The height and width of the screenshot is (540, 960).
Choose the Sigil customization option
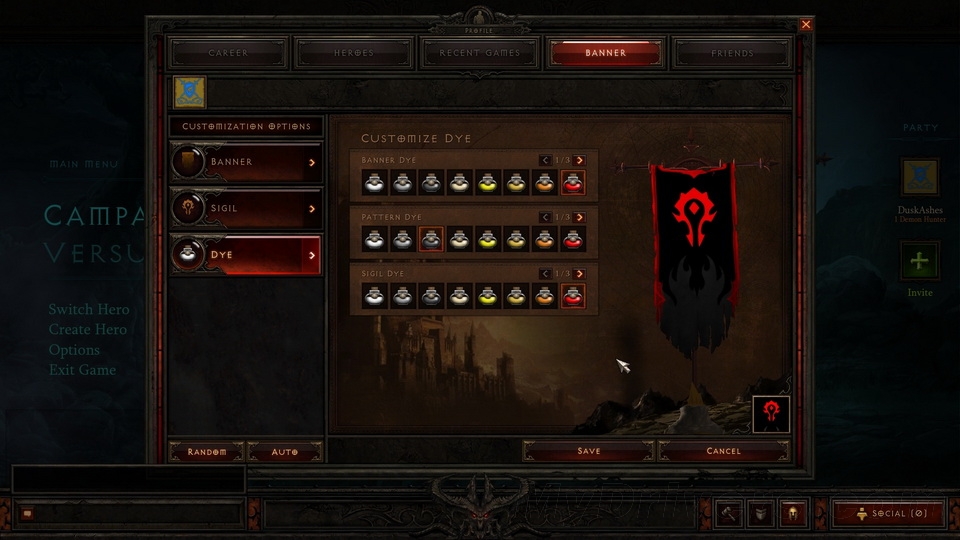(x=246, y=209)
